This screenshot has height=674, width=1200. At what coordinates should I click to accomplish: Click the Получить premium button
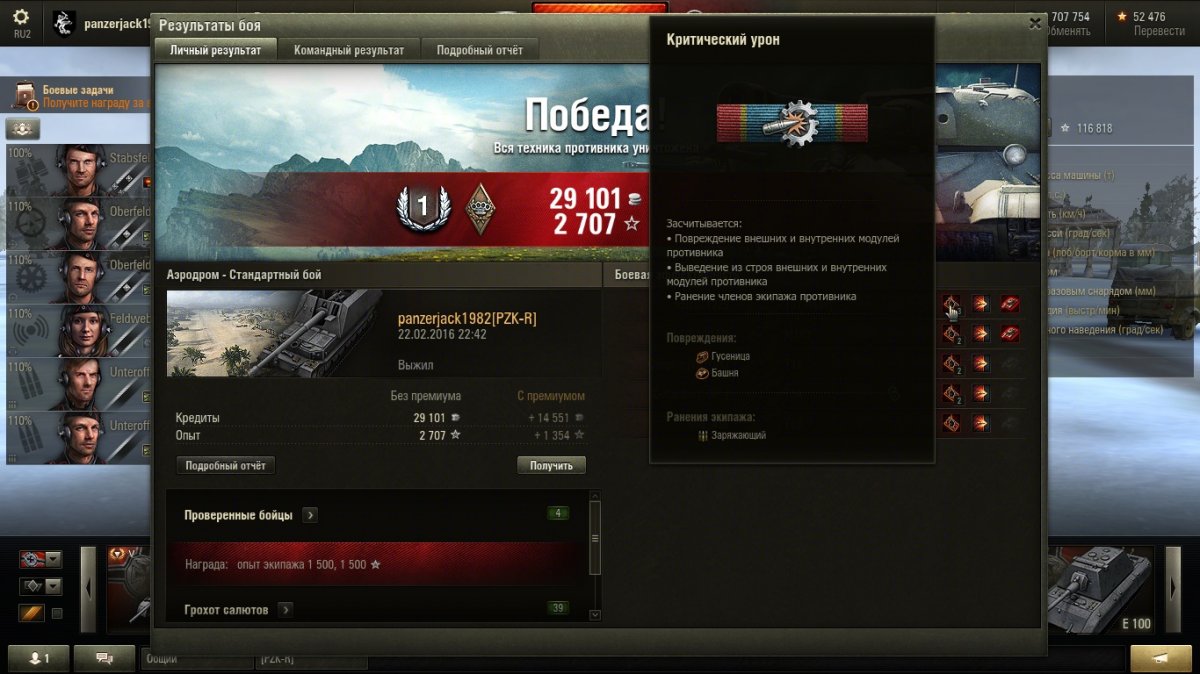551,465
